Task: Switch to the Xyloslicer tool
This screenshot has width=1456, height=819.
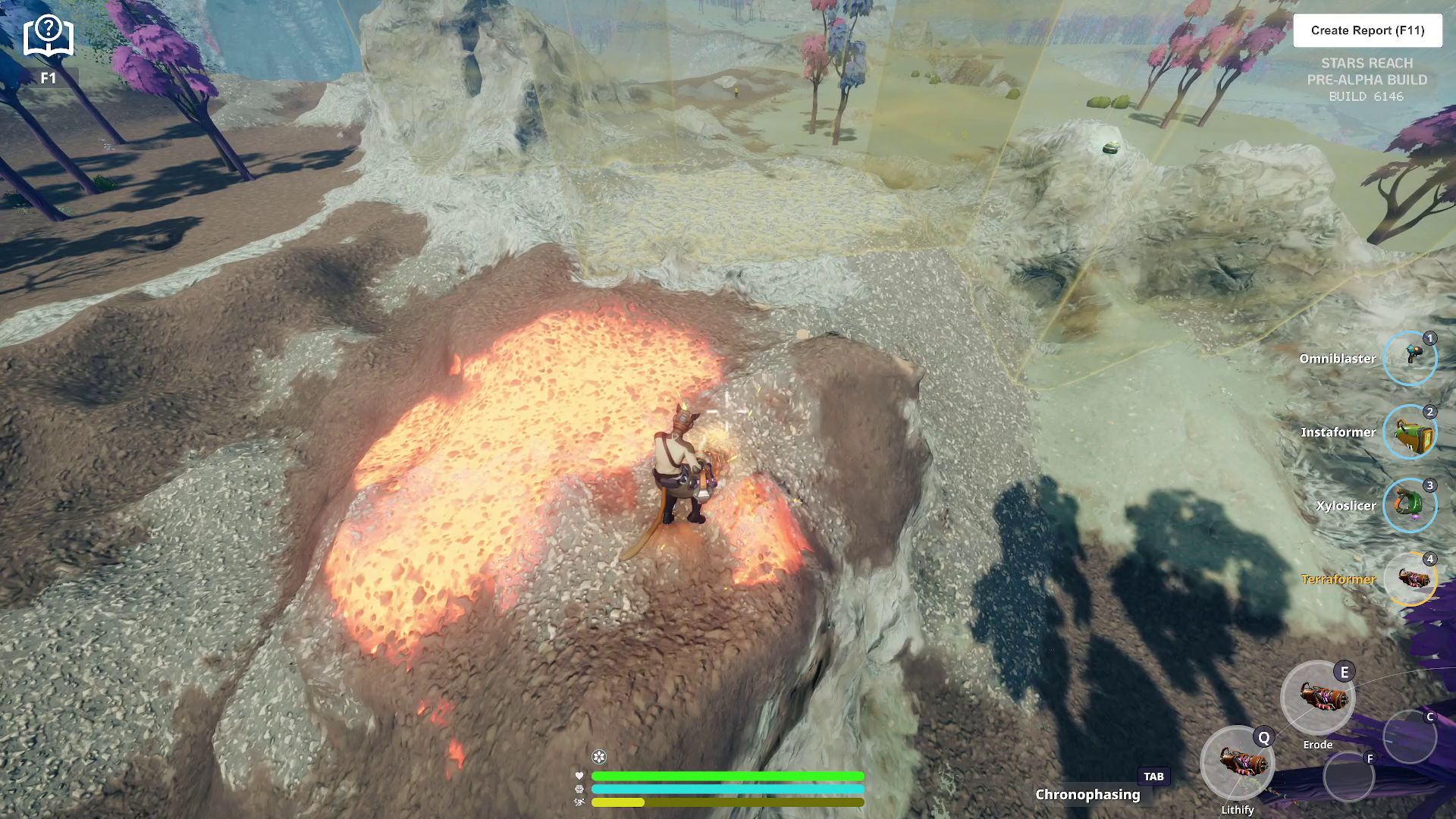Action: (x=1410, y=505)
